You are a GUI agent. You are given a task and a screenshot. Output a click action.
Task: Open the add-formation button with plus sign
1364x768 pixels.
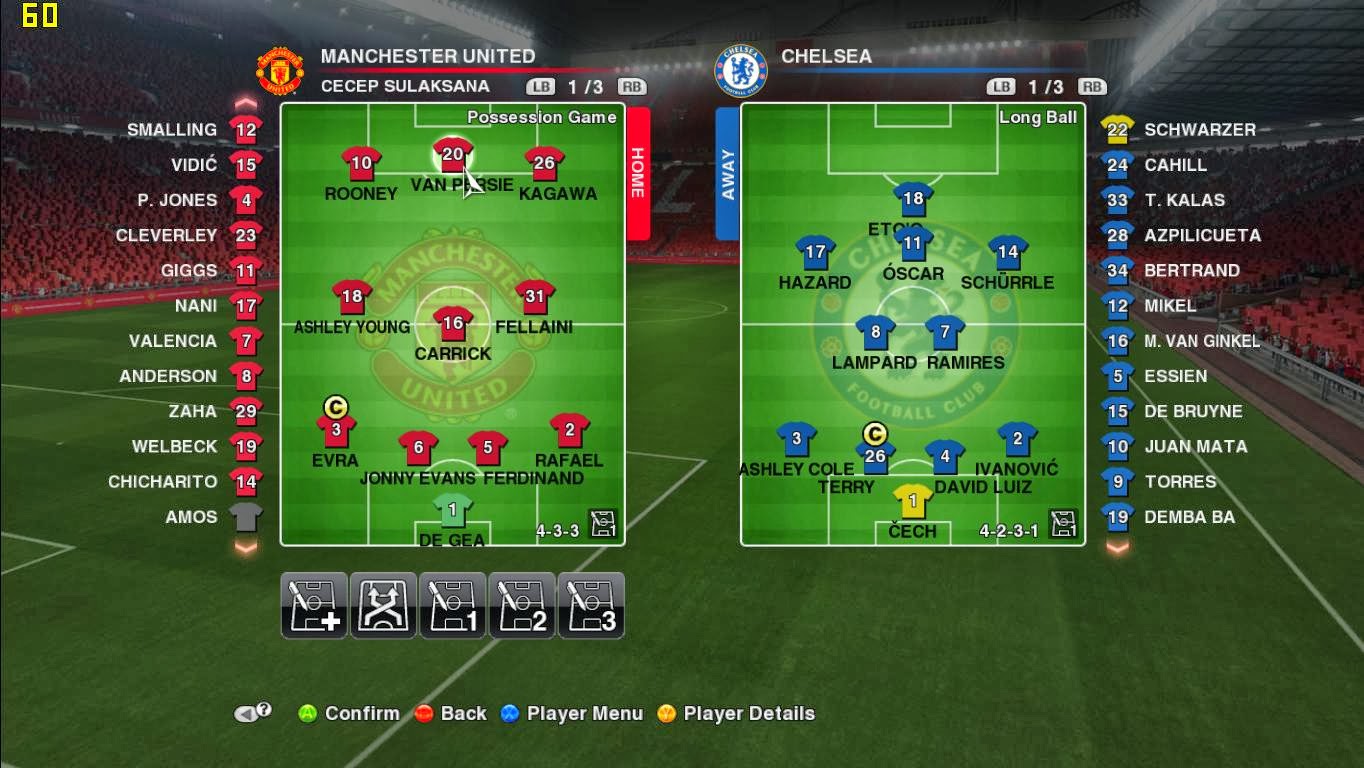click(314, 606)
